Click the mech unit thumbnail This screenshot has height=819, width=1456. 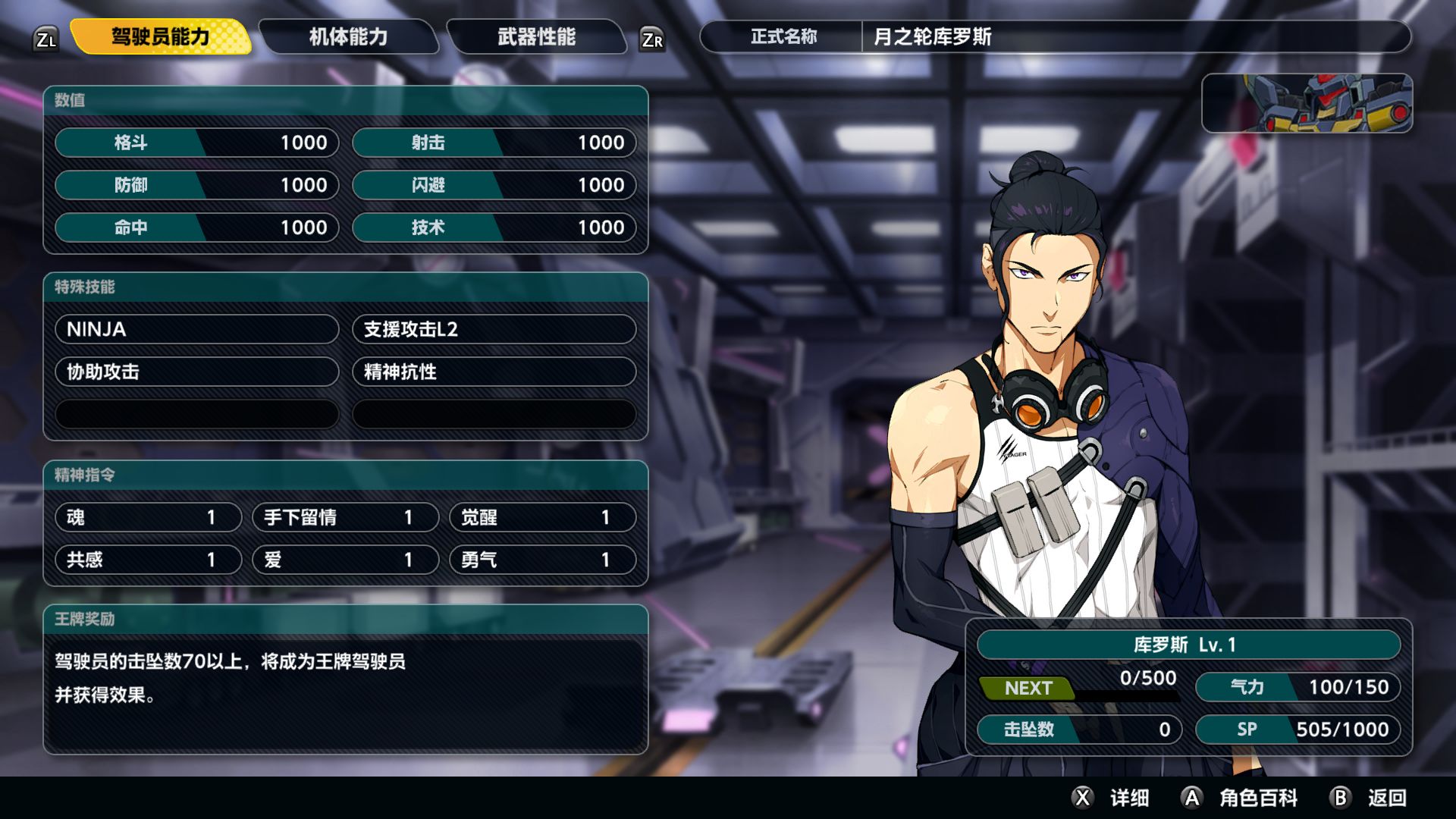coord(1307,103)
